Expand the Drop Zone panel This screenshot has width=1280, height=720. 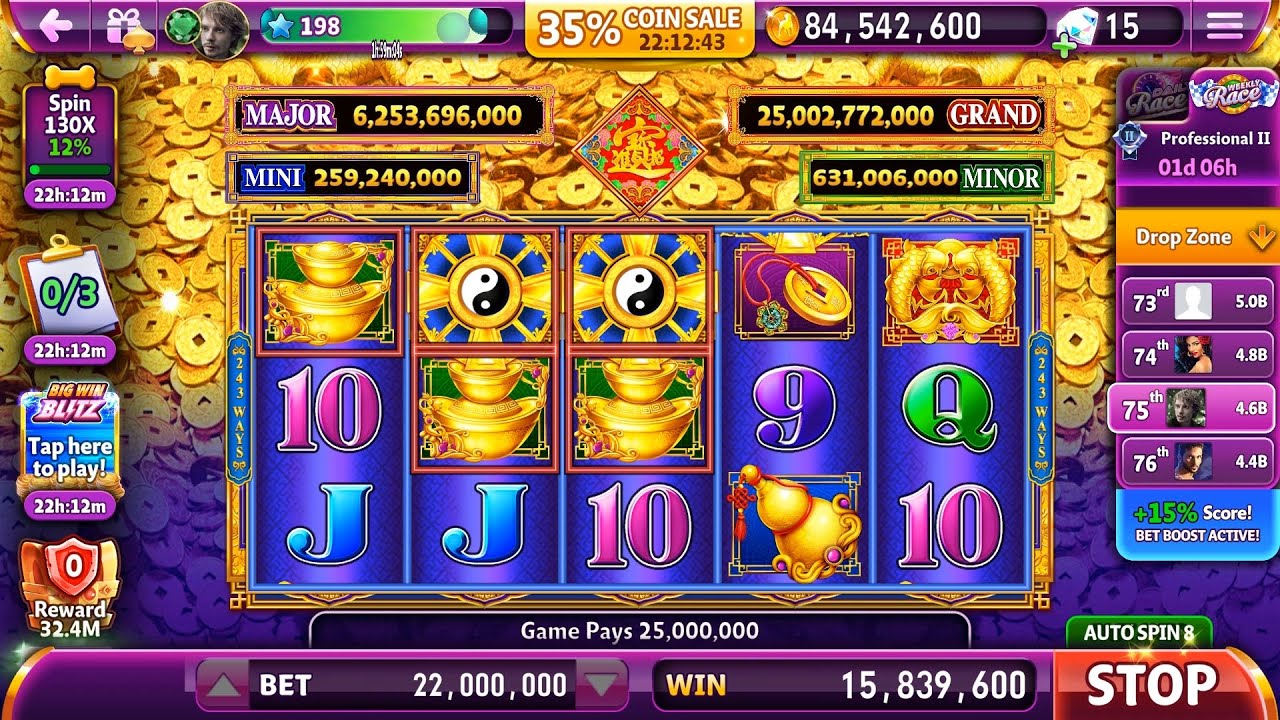click(x=1197, y=238)
